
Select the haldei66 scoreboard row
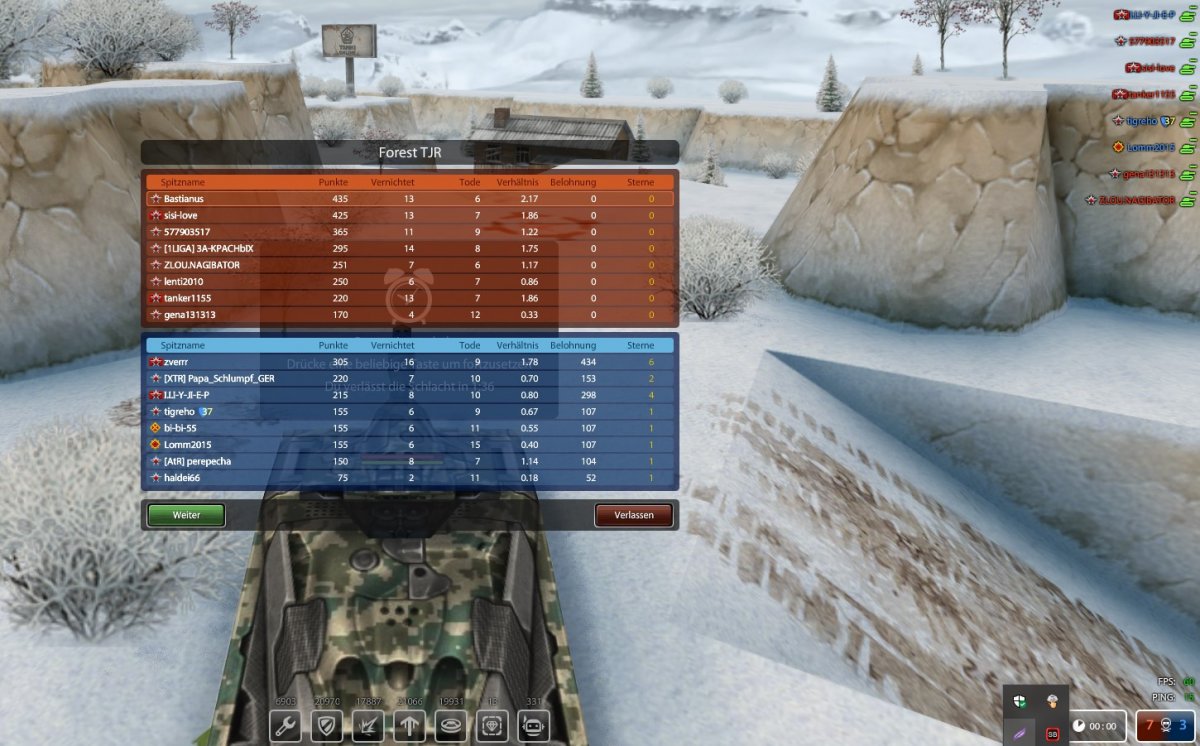(409, 478)
